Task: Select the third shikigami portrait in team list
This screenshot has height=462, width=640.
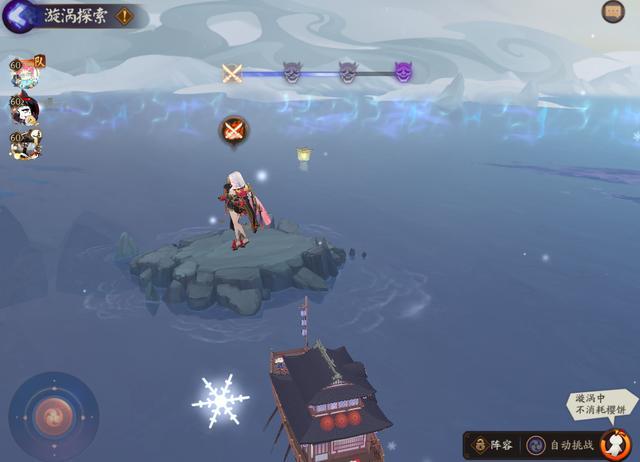Action: tap(25, 145)
